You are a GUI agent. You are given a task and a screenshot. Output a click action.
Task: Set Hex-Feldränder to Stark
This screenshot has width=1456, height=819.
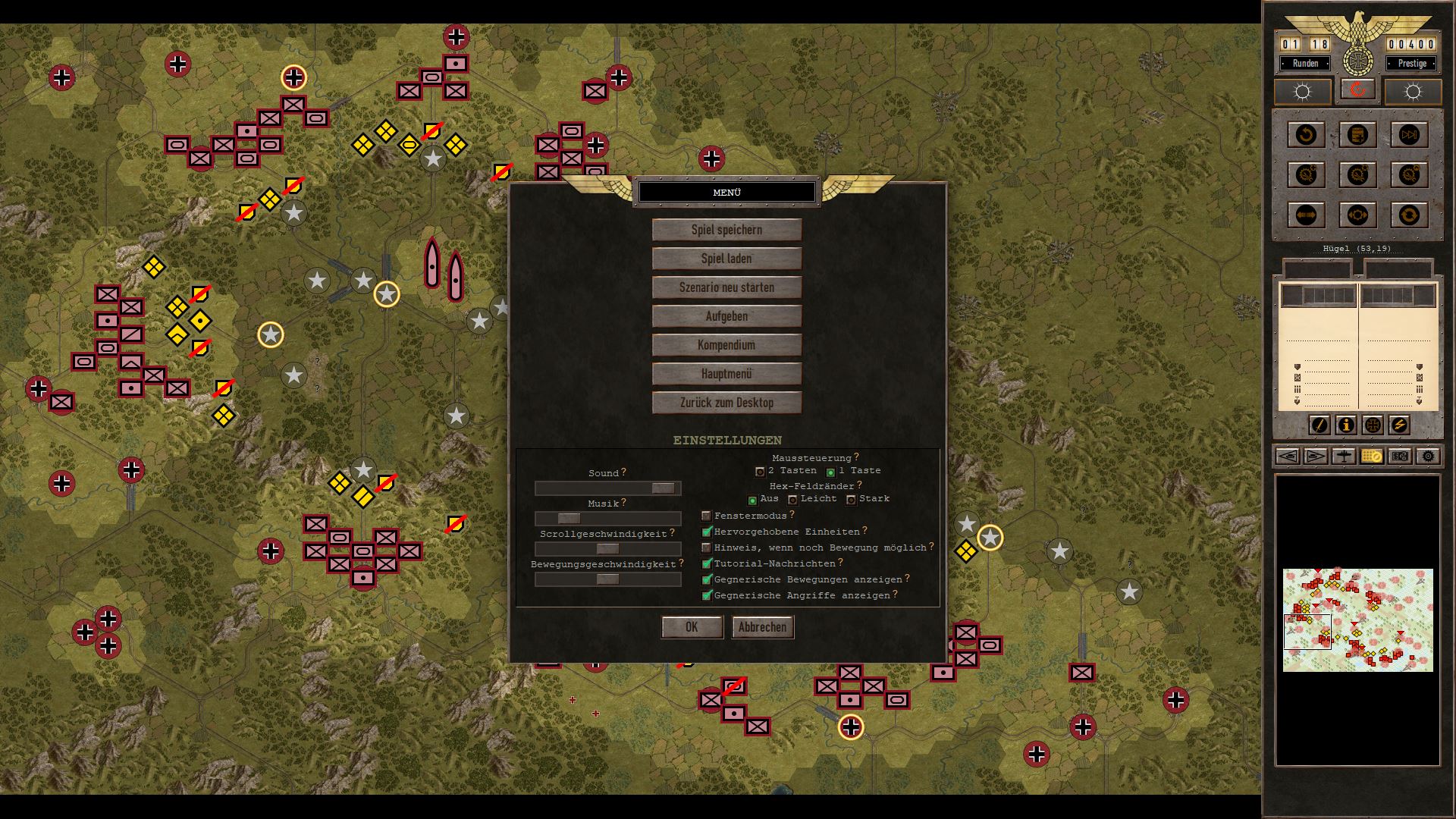pyautogui.click(x=851, y=500)
